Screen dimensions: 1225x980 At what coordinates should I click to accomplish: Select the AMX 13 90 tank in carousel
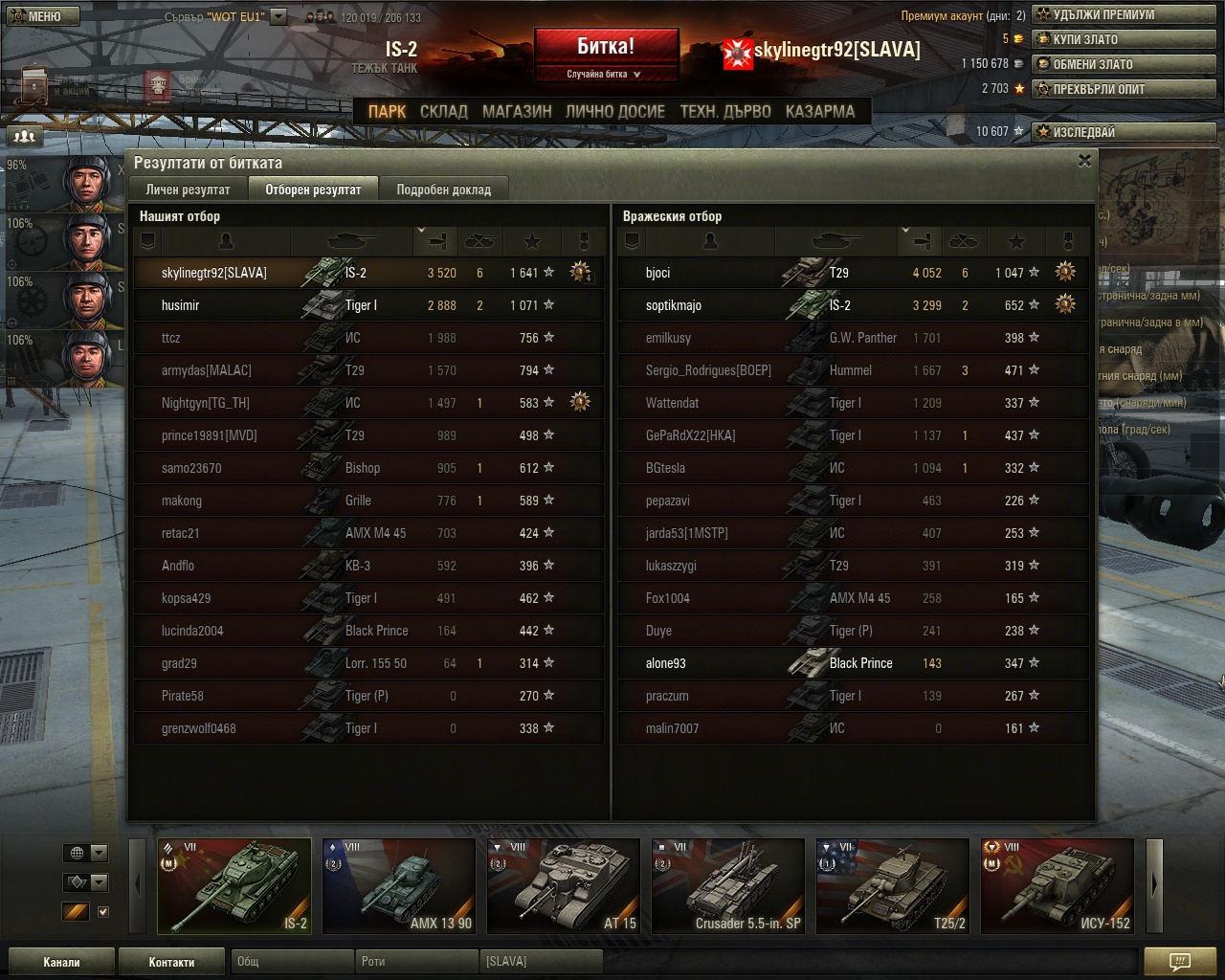(x=399, y=885)
